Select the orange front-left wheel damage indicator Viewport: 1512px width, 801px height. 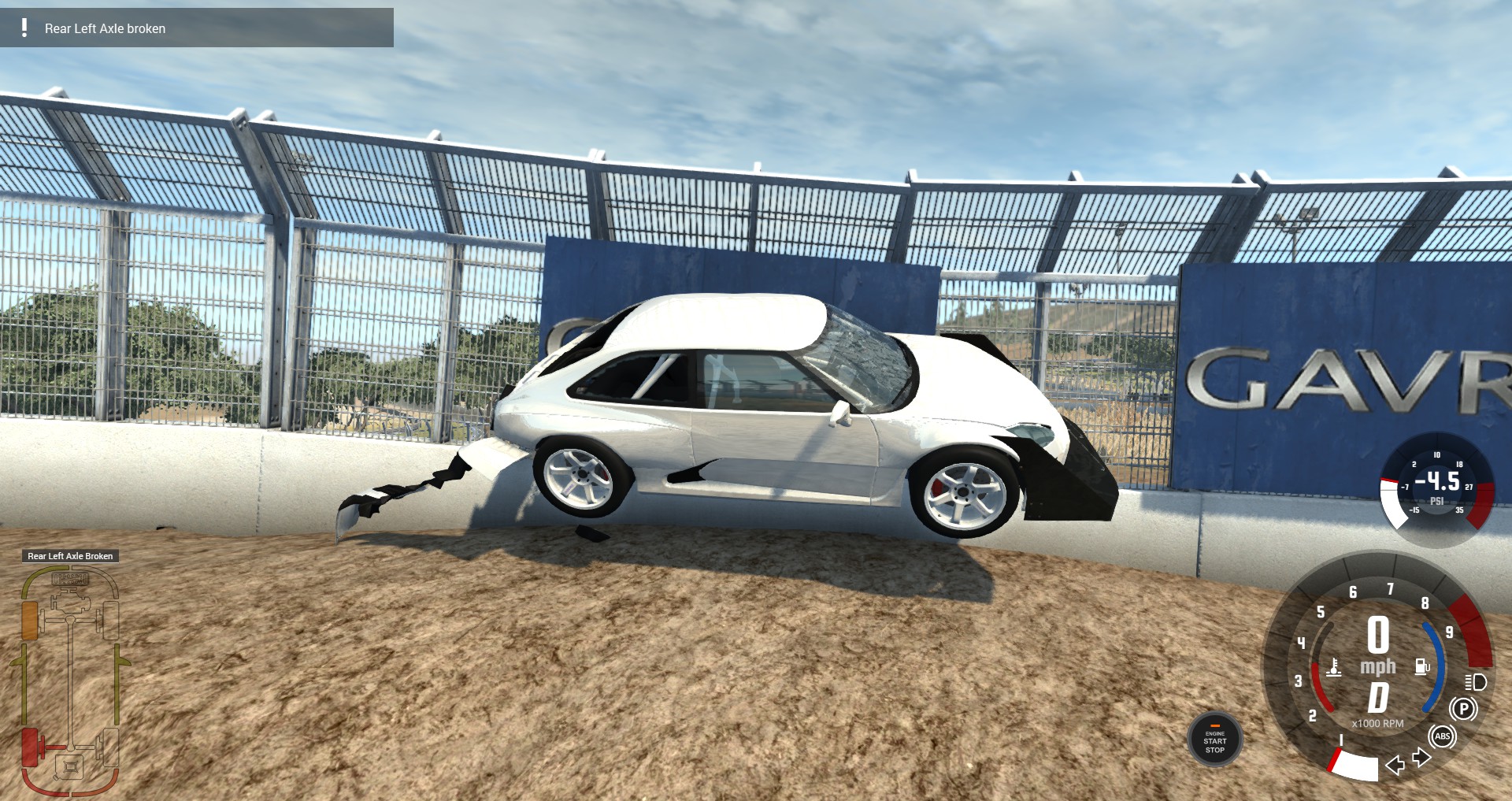pyautogui.click(x=30, y=619)
